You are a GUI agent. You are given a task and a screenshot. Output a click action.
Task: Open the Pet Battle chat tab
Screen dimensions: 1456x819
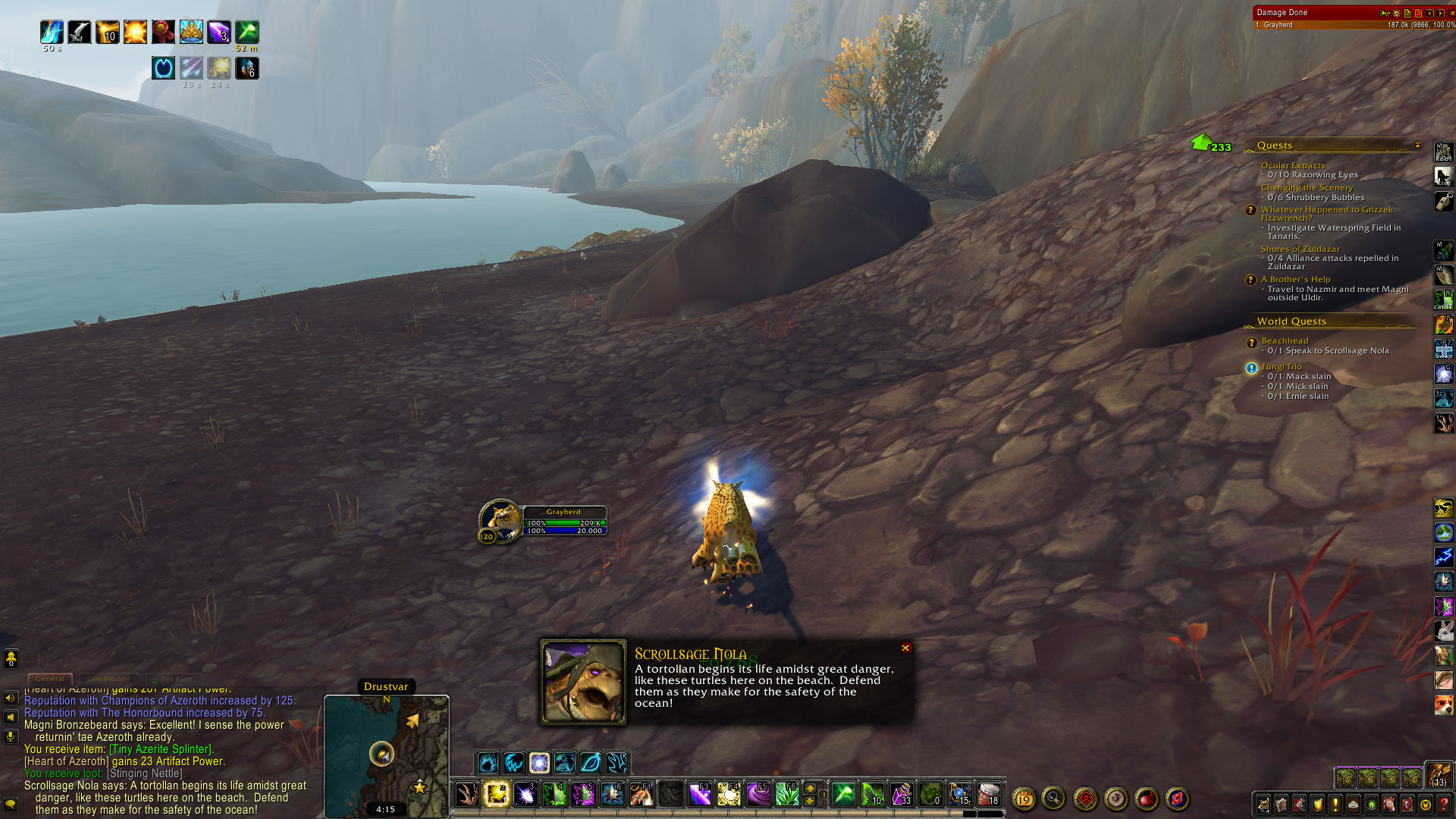174,679
